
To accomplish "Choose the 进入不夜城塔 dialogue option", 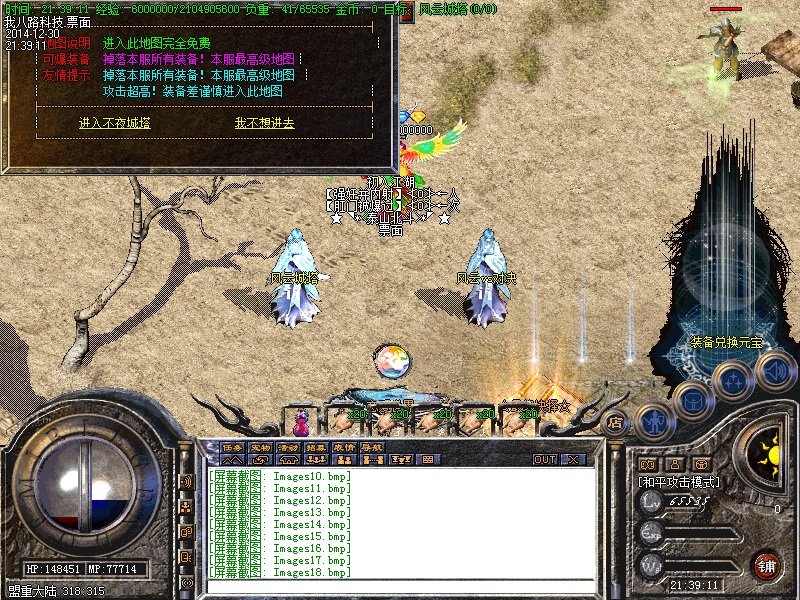I will click(x=115, y=123).
